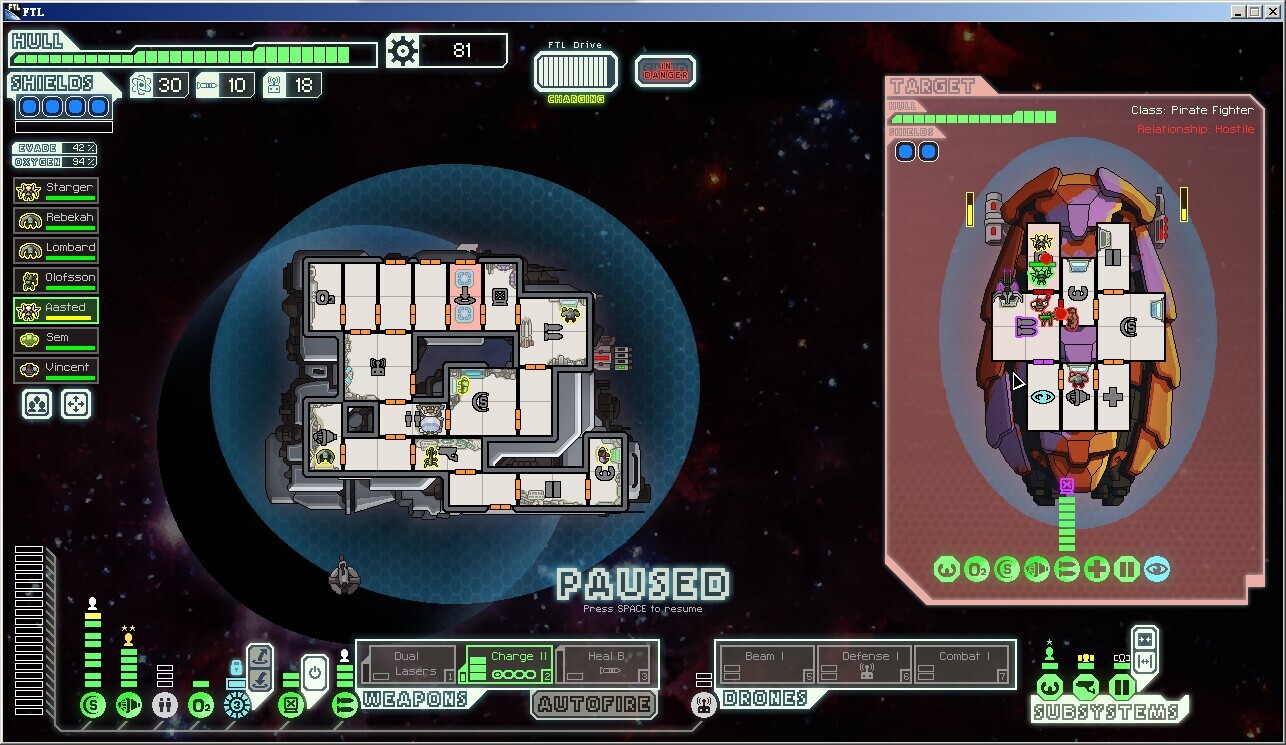Choose Aasted from the crew list
Viewport: 1286px width, 745px height.
[56, 310]
